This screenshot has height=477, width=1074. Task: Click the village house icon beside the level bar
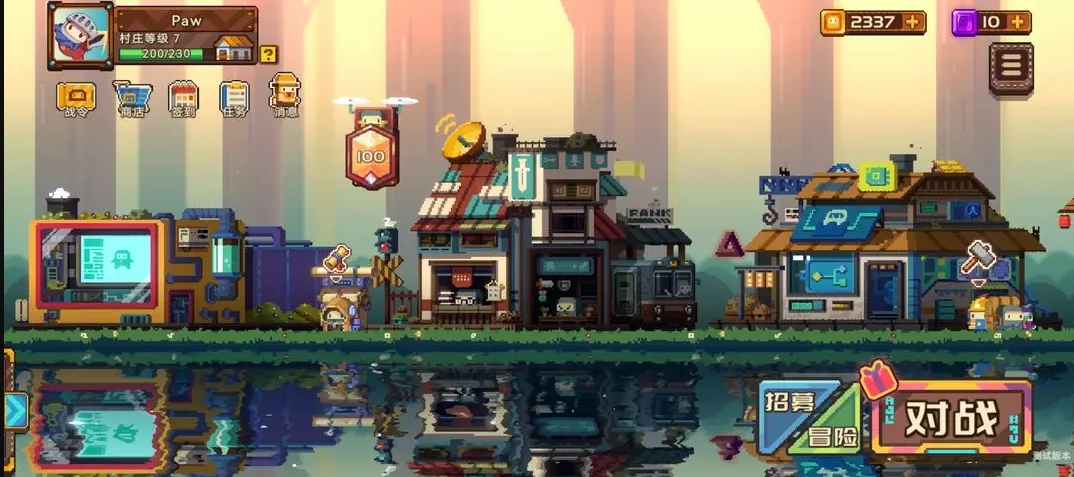coord(234,47)
